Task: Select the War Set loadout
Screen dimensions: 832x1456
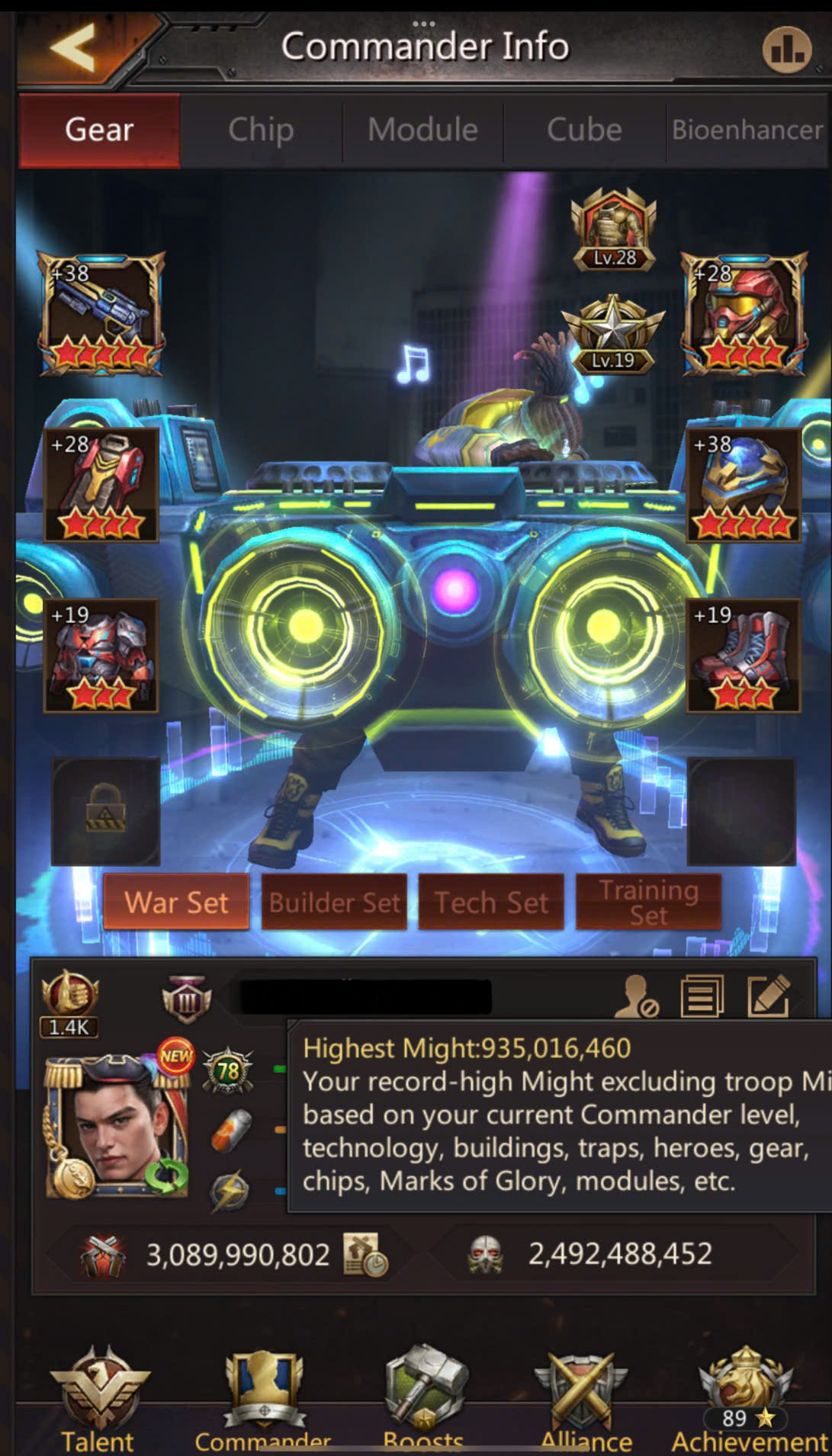Action: pos(176,903)
